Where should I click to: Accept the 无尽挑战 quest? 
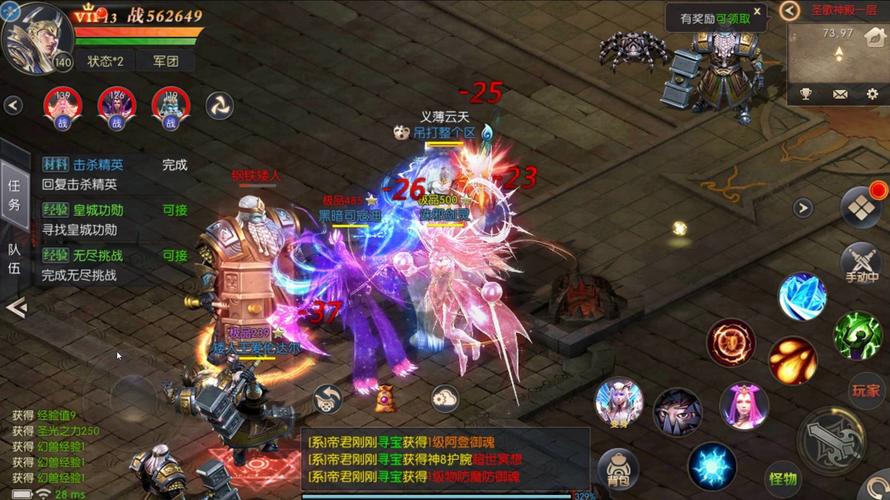[x=175, y=255]
